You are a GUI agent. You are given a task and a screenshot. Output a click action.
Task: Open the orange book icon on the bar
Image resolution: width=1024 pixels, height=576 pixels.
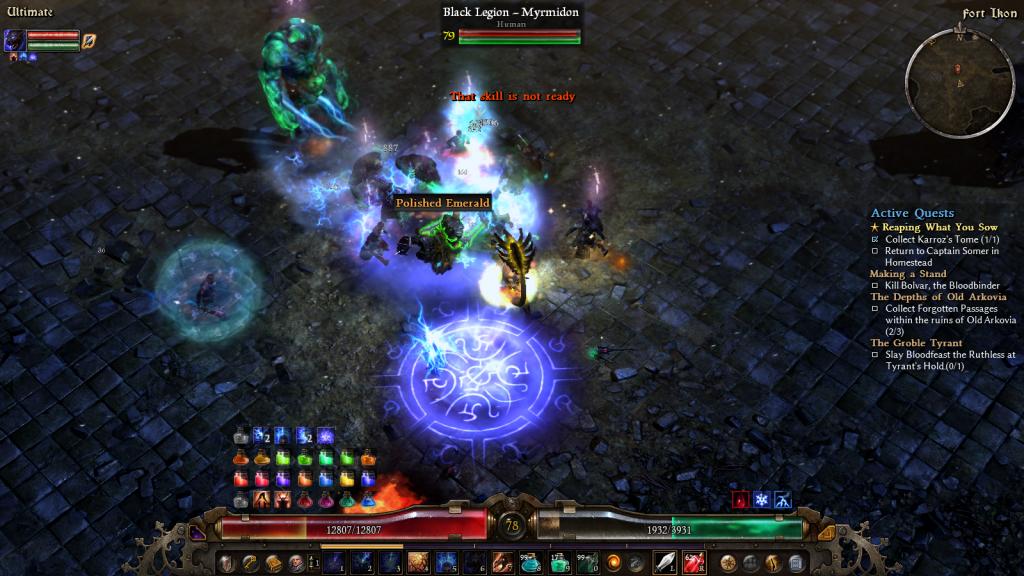tap(272, 563)
